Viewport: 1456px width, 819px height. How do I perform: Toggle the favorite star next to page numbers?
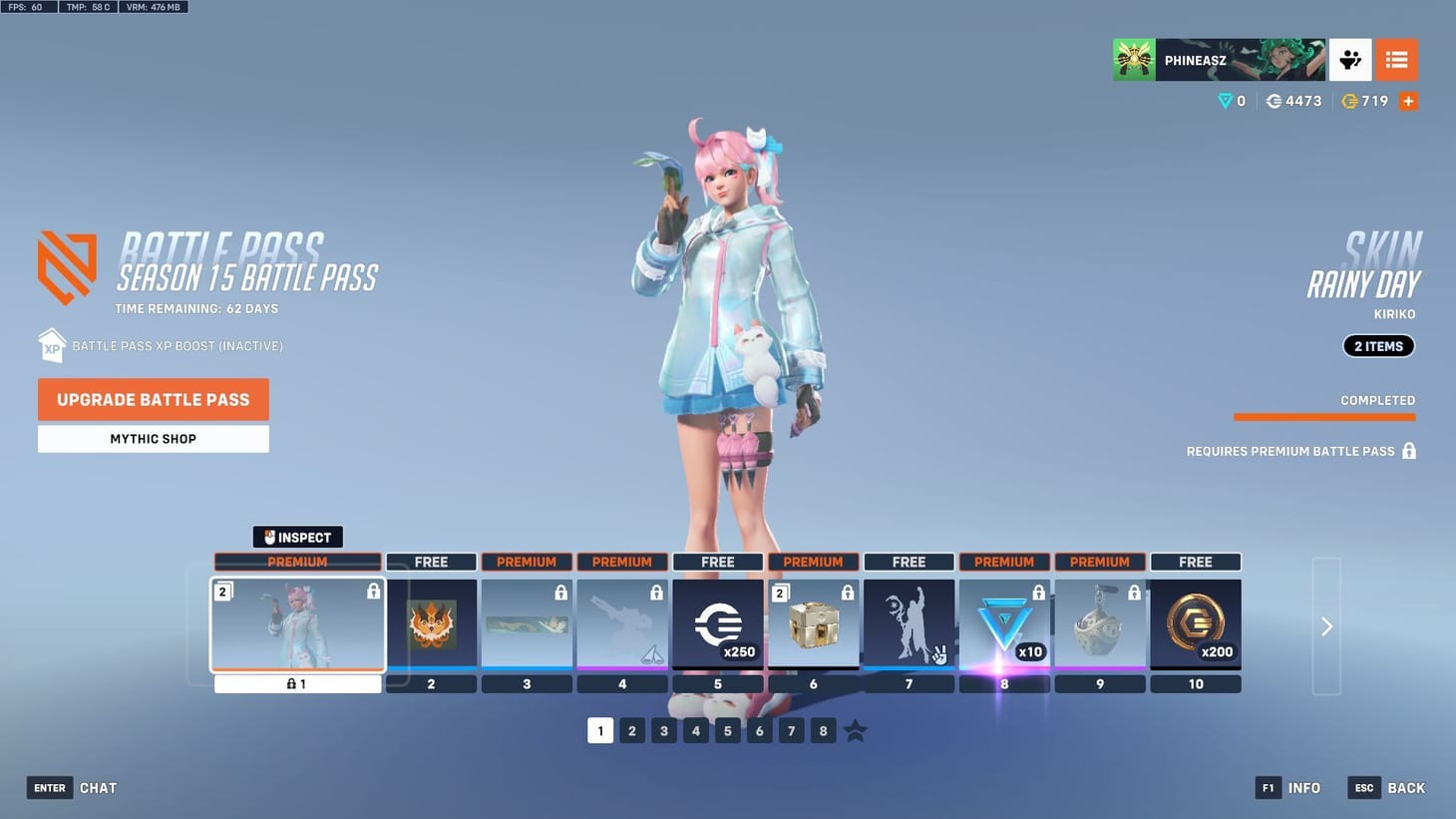(855, 730)
